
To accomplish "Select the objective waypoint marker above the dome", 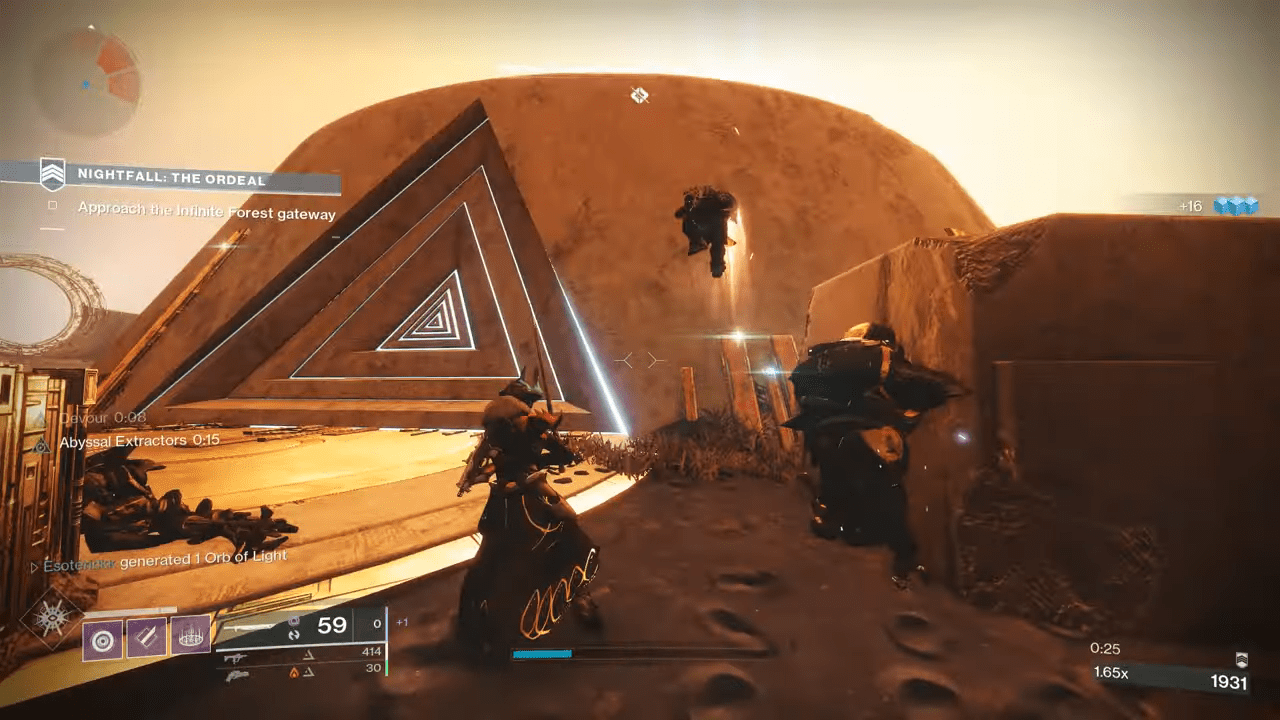I will click(640, 95).
